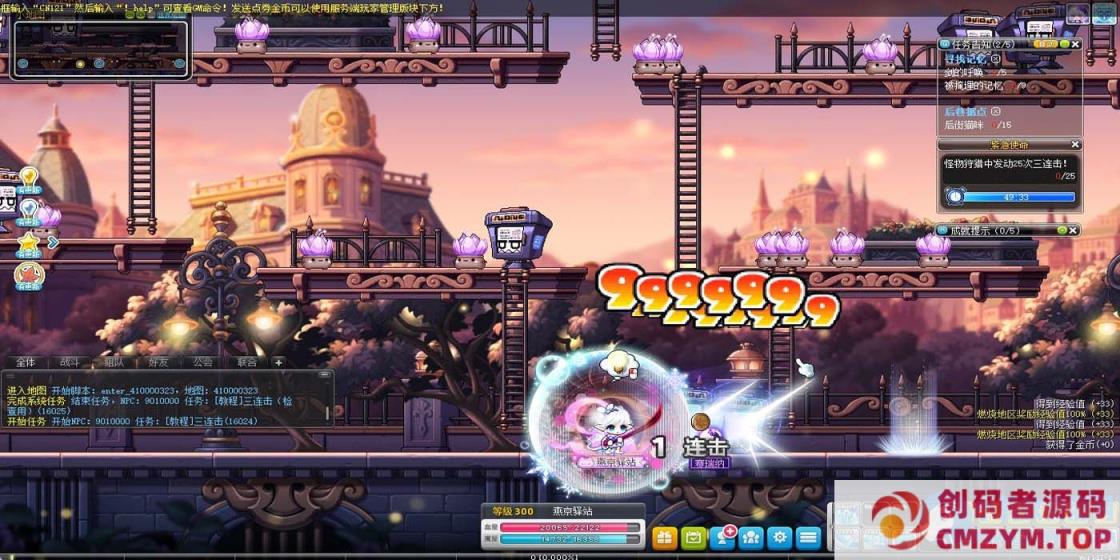
Task: Open the community group button
Action: coord(751,537)
